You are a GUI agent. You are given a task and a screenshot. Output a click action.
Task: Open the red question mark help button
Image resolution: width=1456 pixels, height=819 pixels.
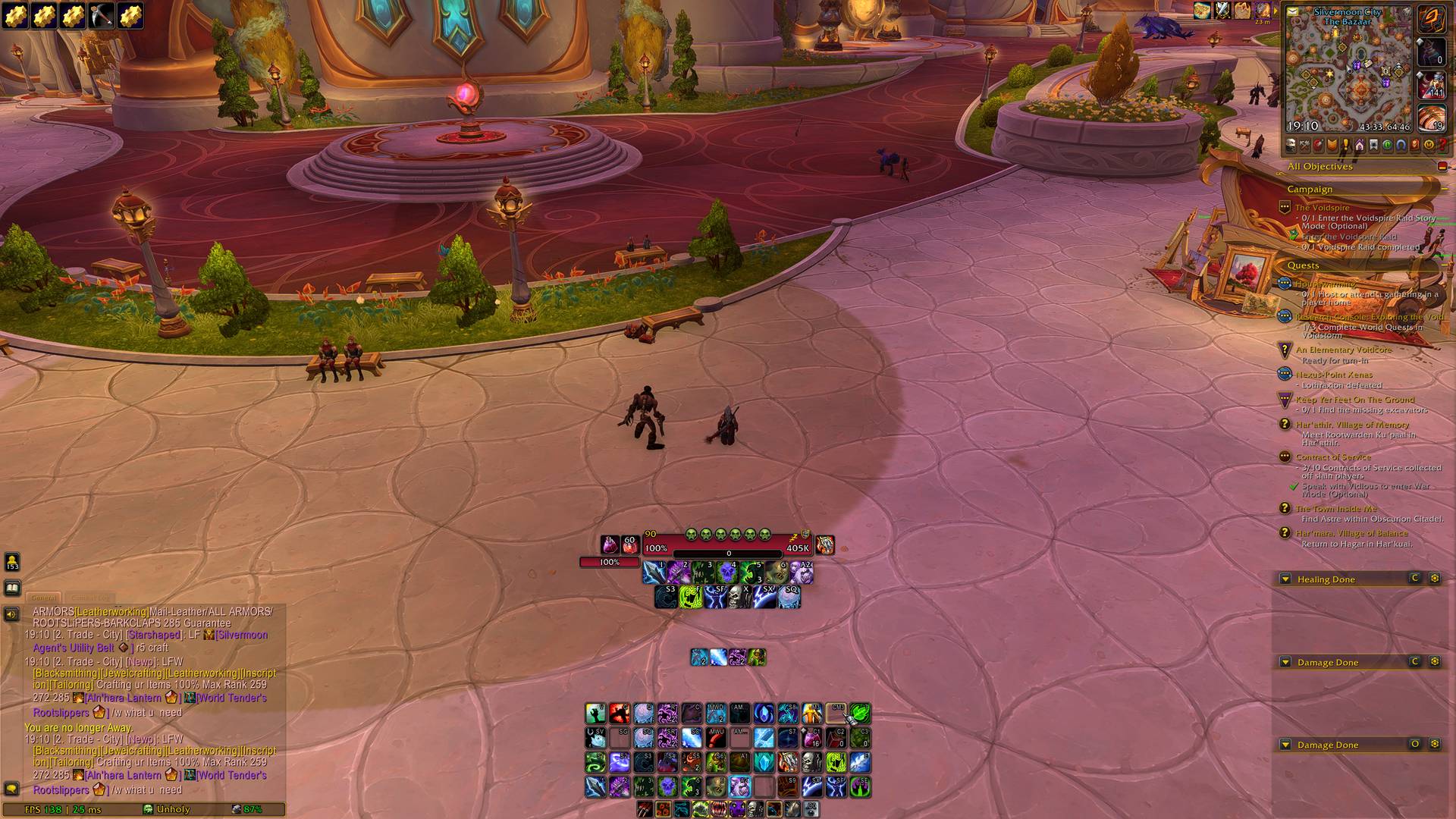pyautogui.click(x=1442, y=145)
